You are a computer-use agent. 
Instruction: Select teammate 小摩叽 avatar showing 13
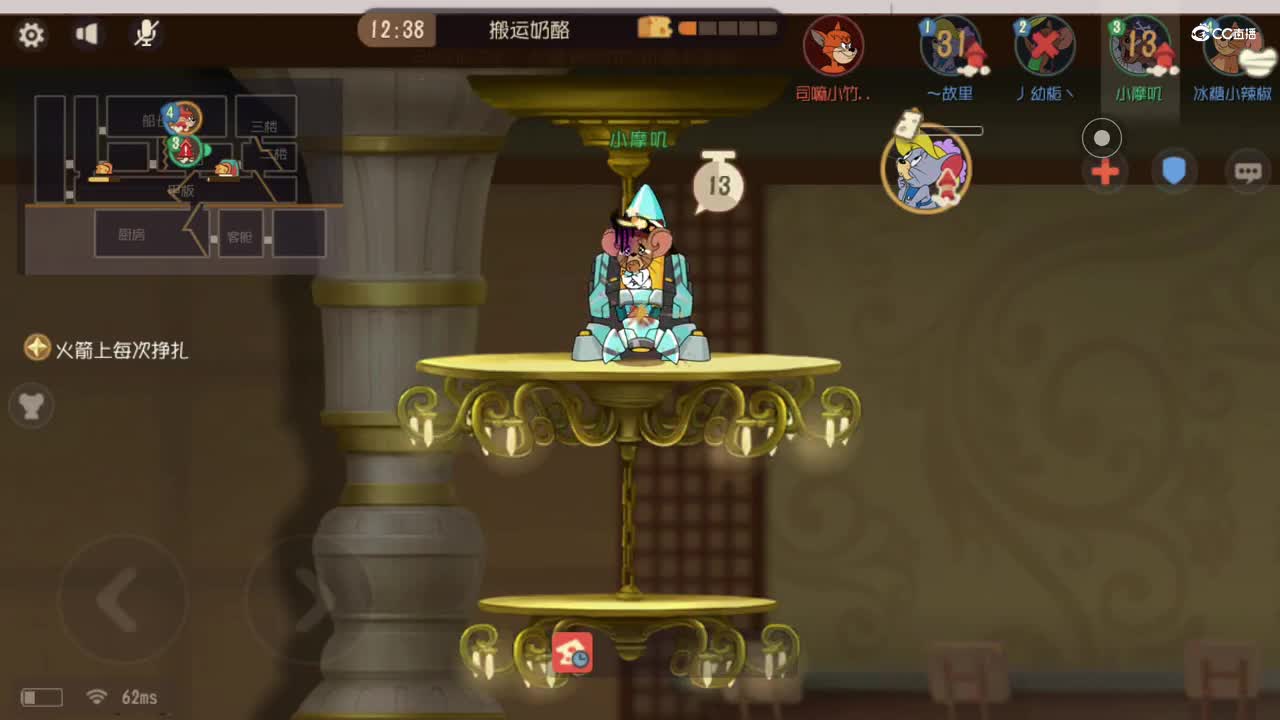1140,48
